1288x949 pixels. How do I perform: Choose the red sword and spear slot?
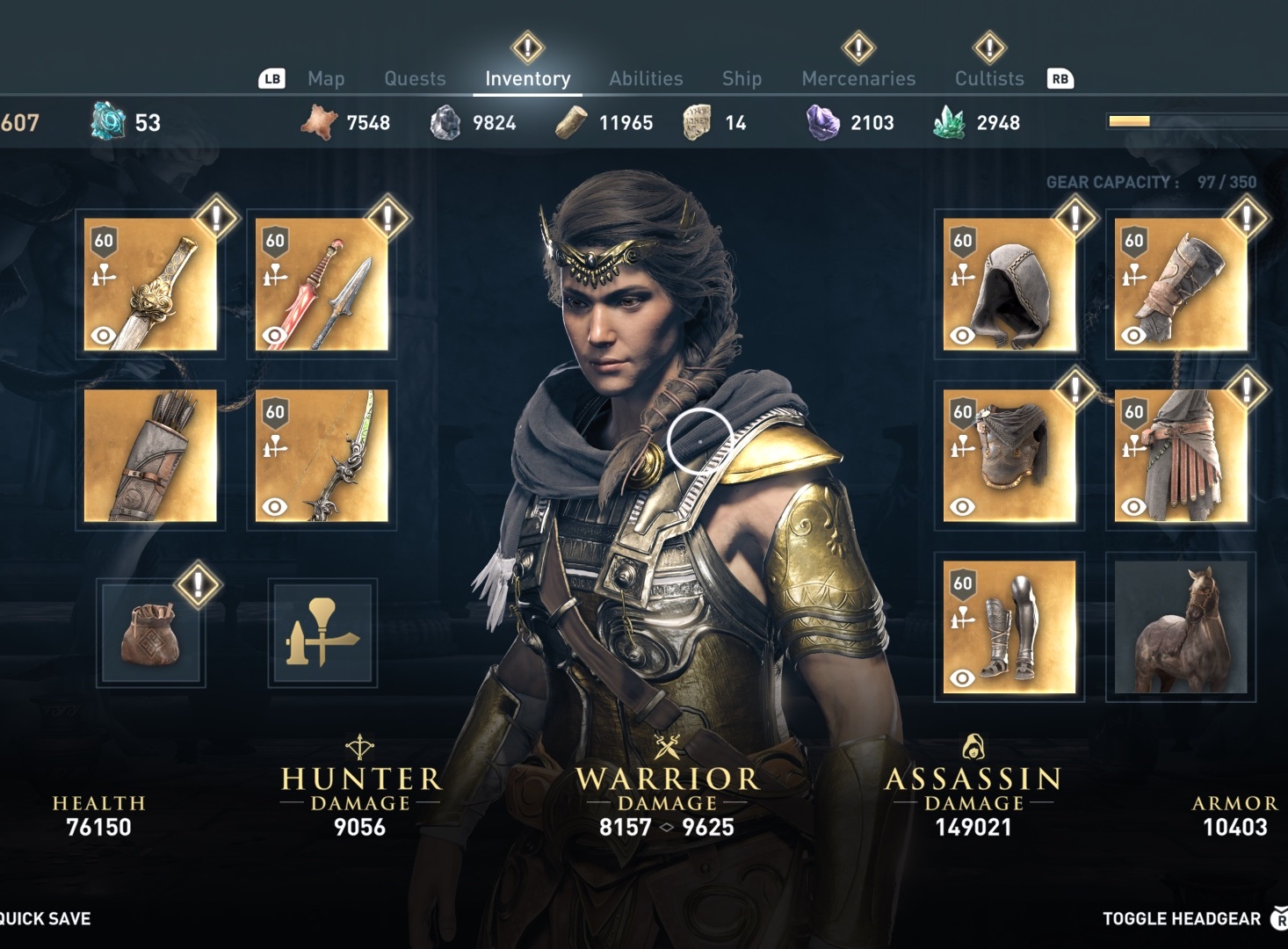tap(322, 285)
